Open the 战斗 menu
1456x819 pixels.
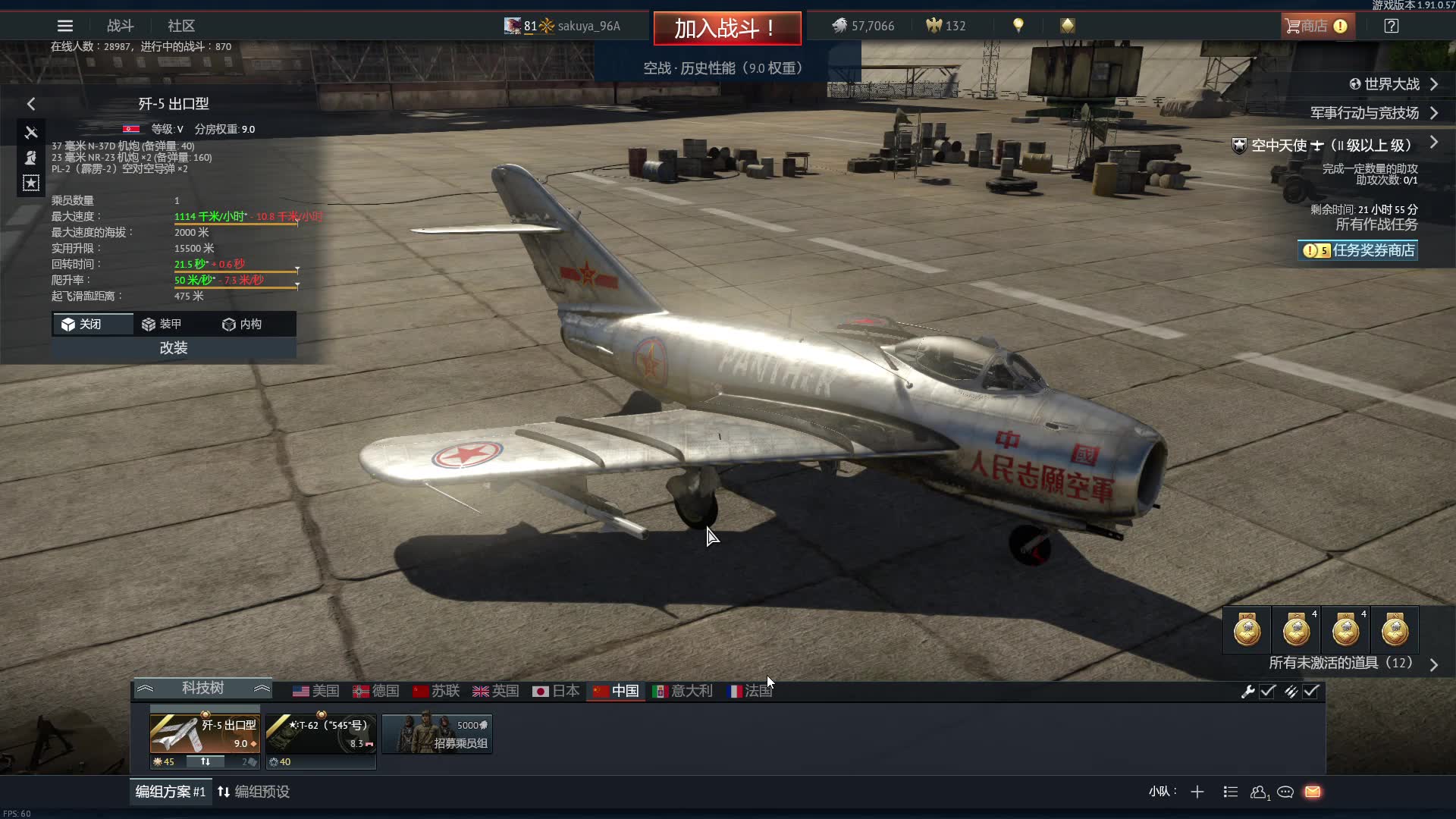click(120, 26)
